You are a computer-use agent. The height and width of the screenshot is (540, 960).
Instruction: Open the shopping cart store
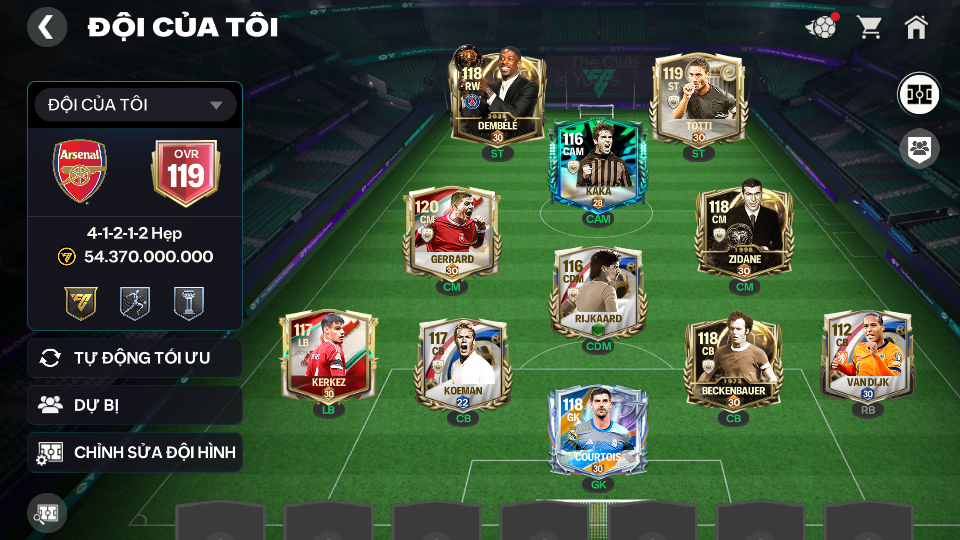(x=869, y=27)
